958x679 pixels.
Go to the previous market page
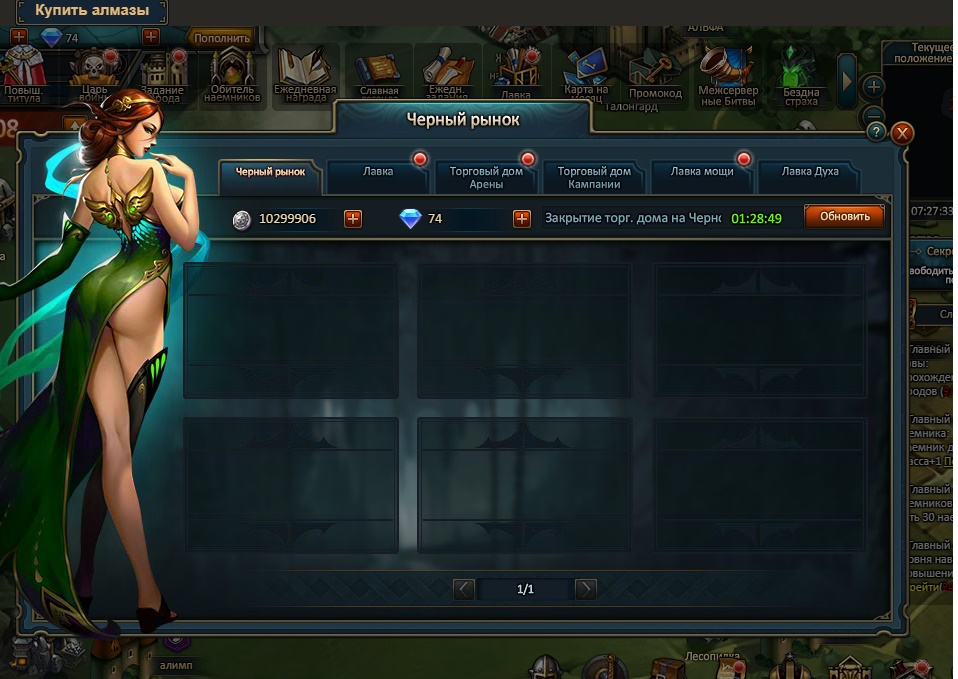464,589
